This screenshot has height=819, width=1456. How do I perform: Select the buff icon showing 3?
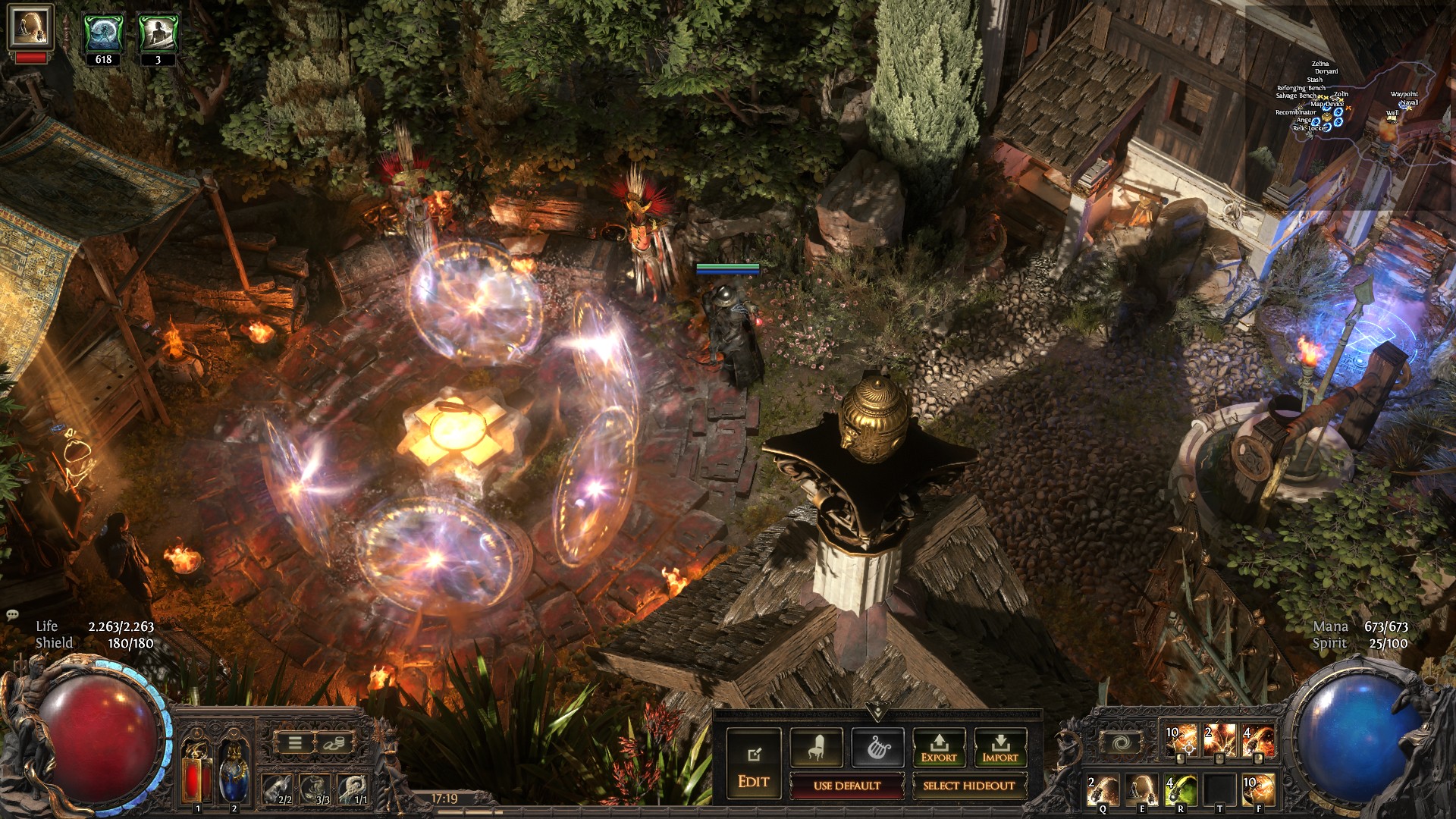158,35
